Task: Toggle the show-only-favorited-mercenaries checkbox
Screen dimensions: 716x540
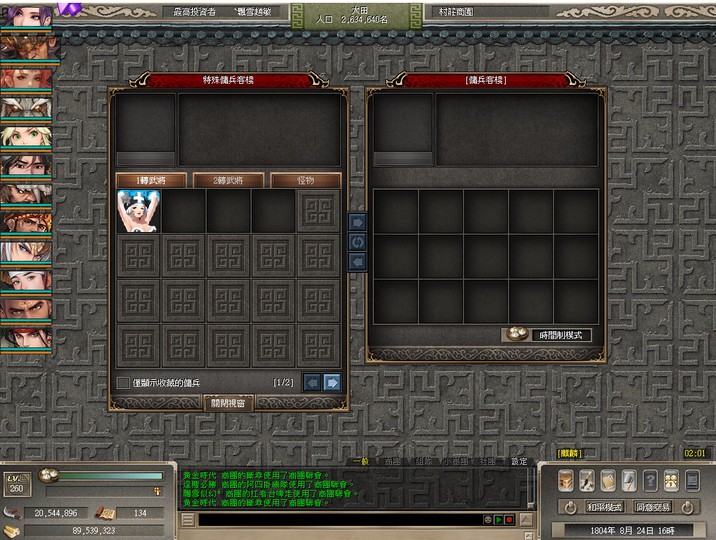Action: point(123,382)
